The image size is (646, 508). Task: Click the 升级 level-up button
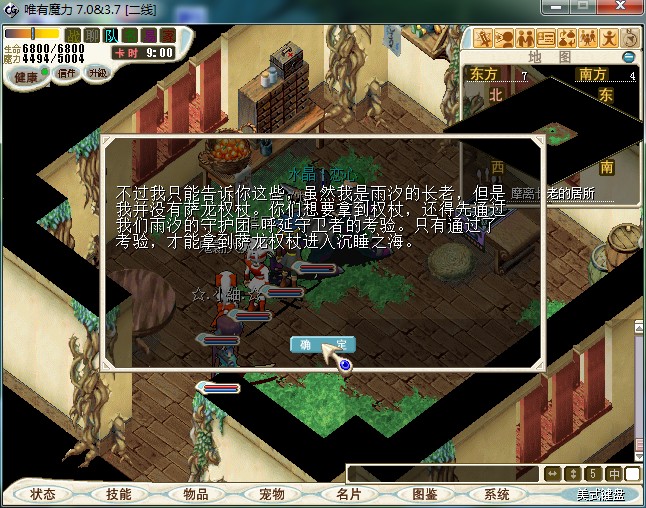(98, 73)
